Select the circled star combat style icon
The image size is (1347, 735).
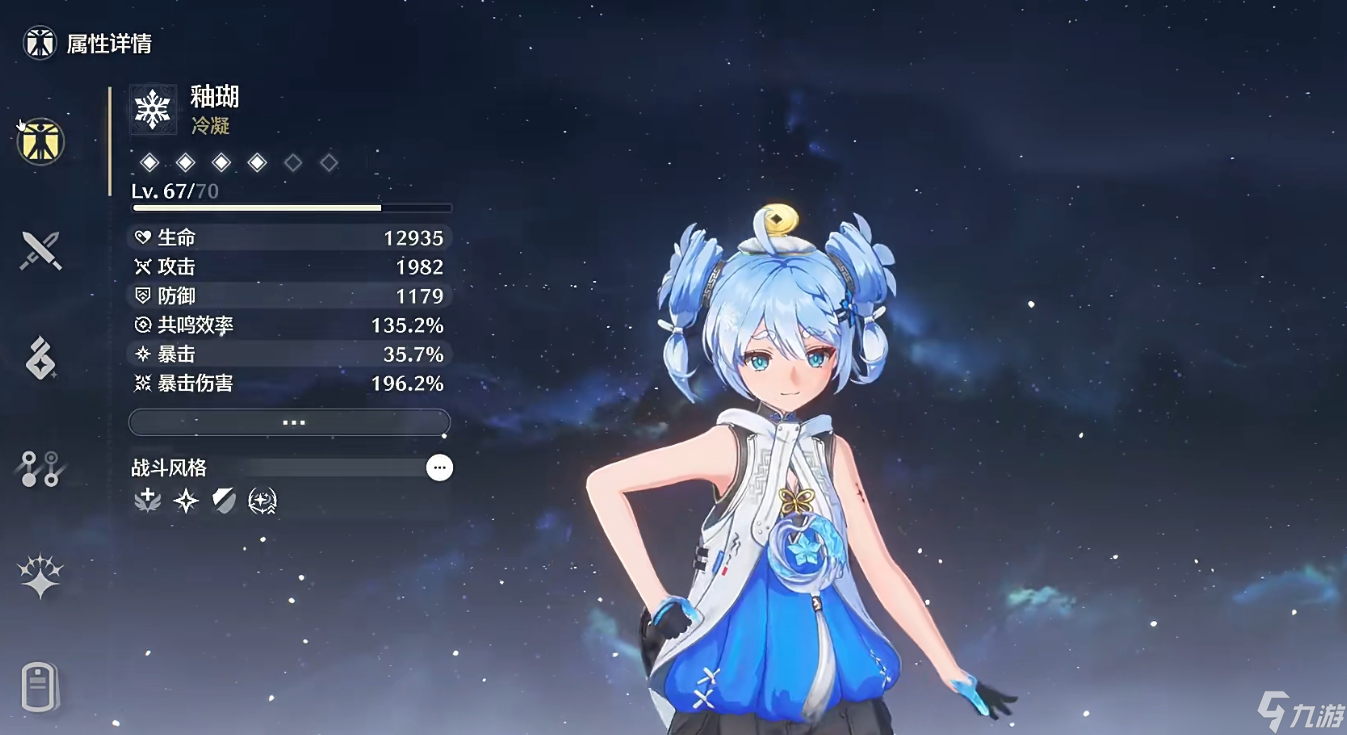tap(262, 501)
